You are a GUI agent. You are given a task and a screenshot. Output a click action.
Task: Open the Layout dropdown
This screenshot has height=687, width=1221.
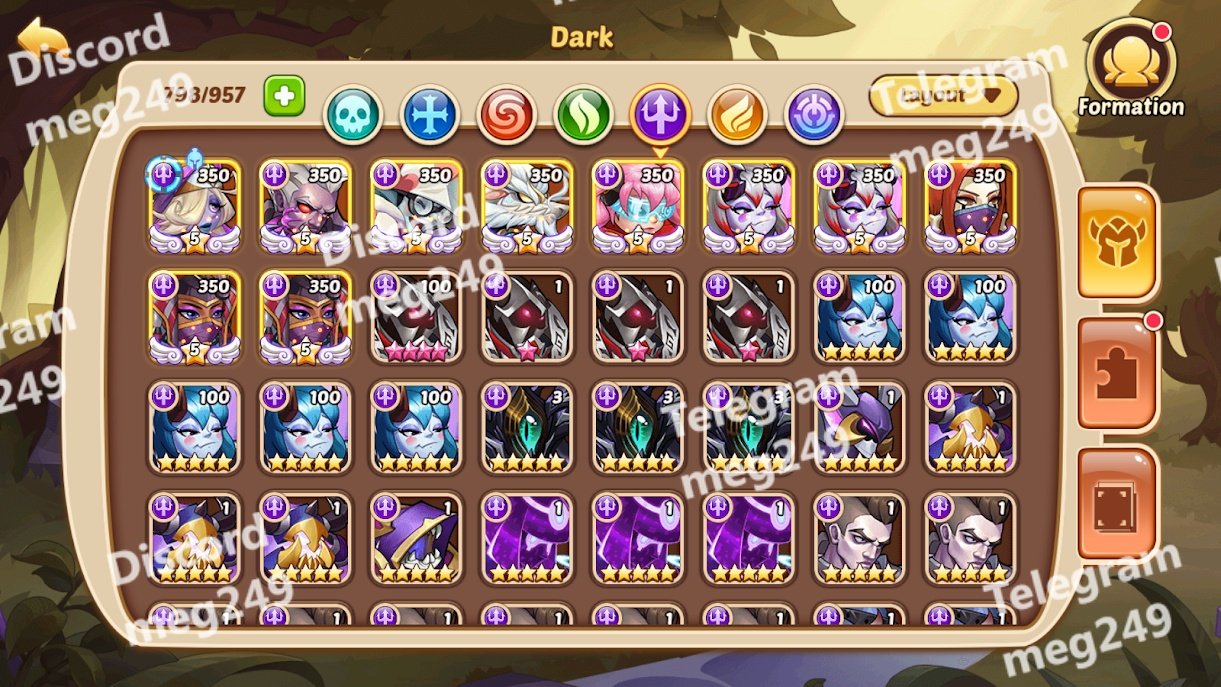tap(943, 96)
